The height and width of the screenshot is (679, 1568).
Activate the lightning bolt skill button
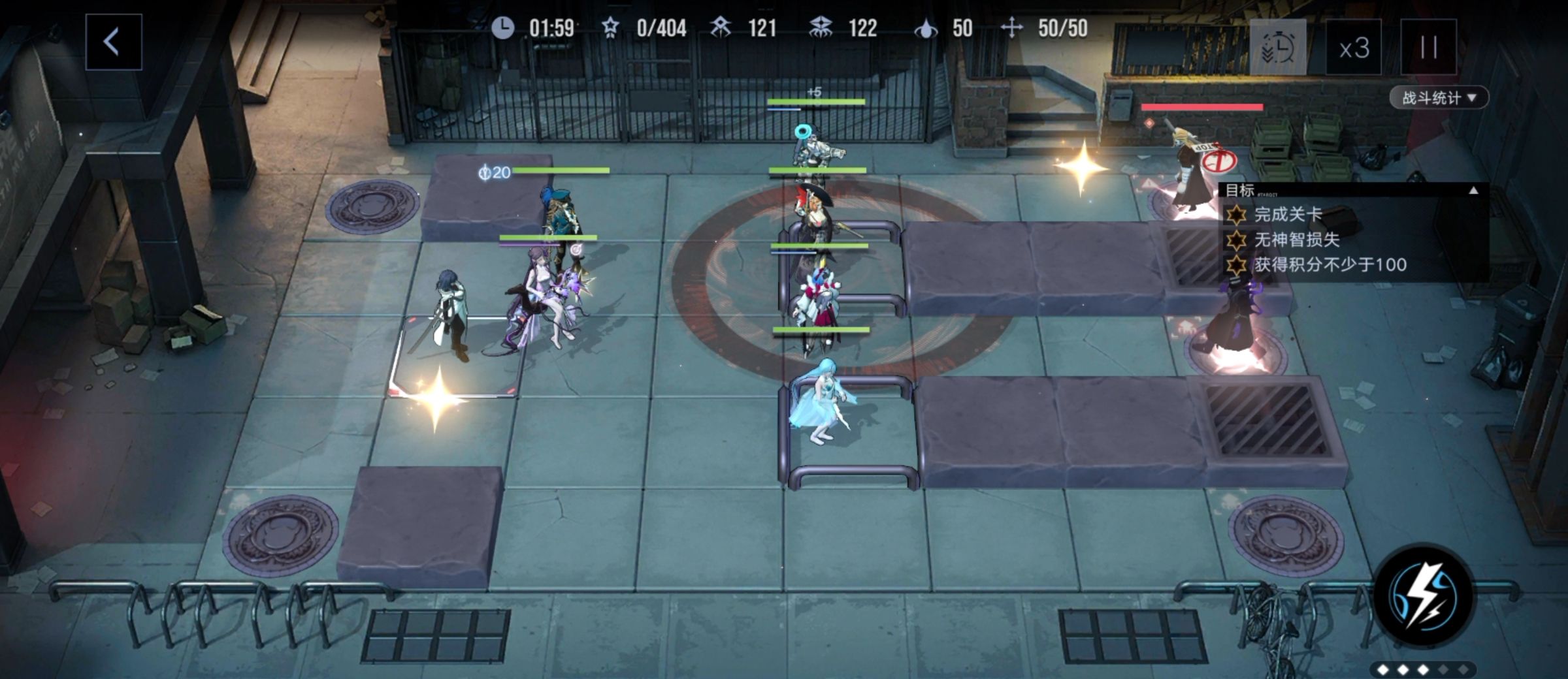click(1424, 595)
